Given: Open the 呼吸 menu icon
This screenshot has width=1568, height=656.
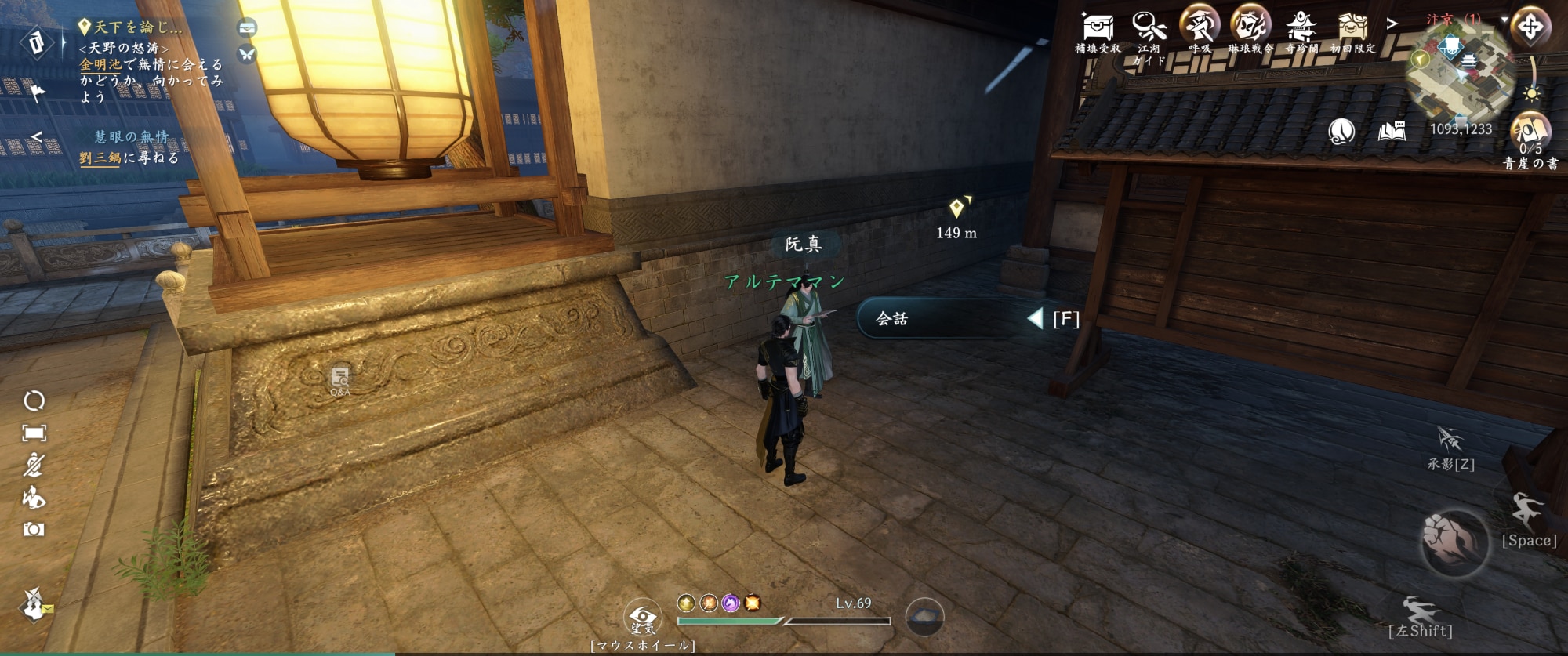Looking at the screenshot, I should point(1200,25).
